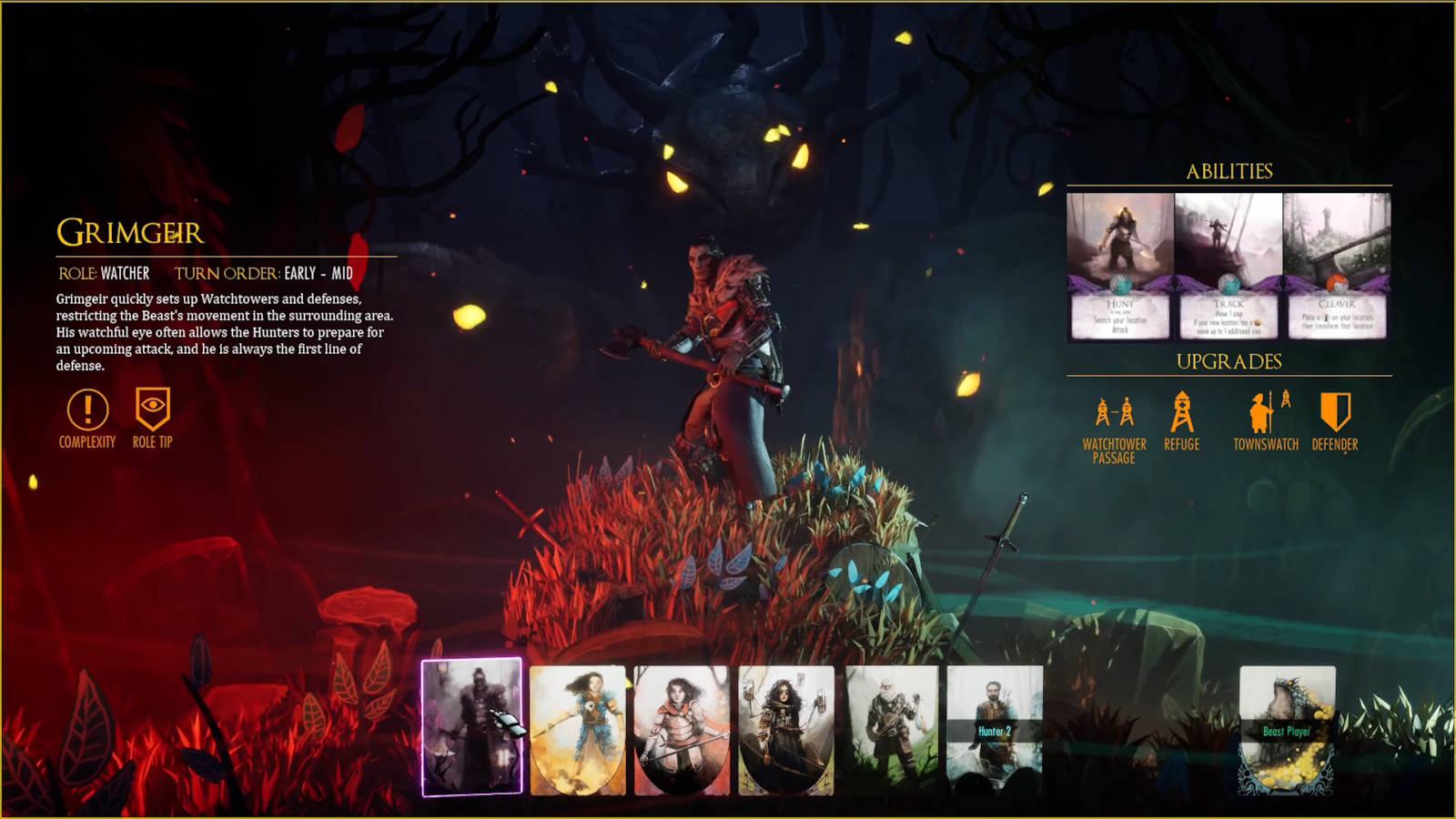Screen dimensions: 1456x819
Task: Select the Hunter 2 player card
Action: pyautogui.click(x=995, y=726)
